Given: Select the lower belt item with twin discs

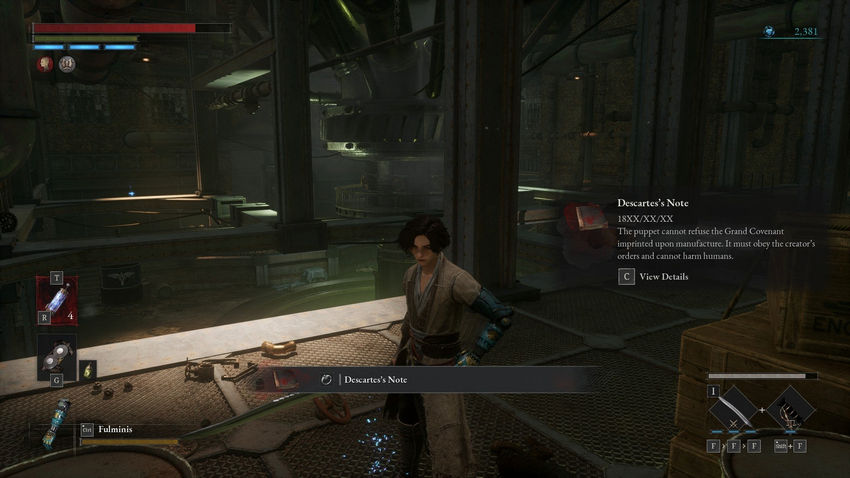Looking at the screenshot, I should click(x=57, y=356).
